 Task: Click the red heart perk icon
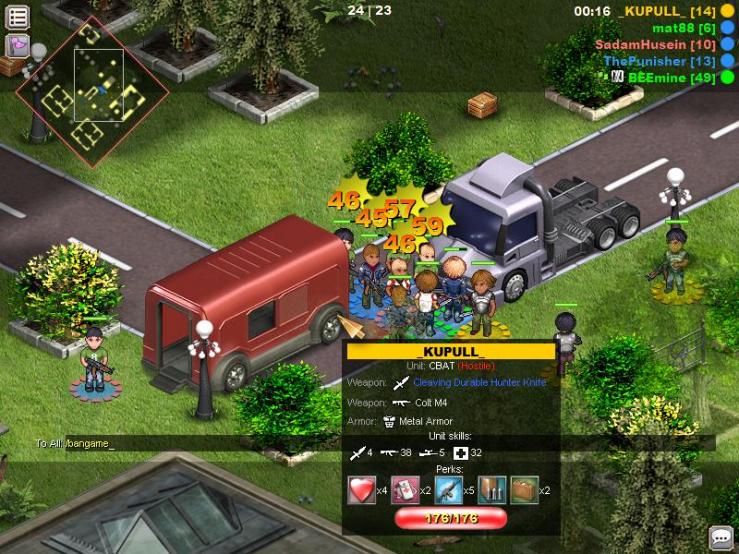pos(360,490)
